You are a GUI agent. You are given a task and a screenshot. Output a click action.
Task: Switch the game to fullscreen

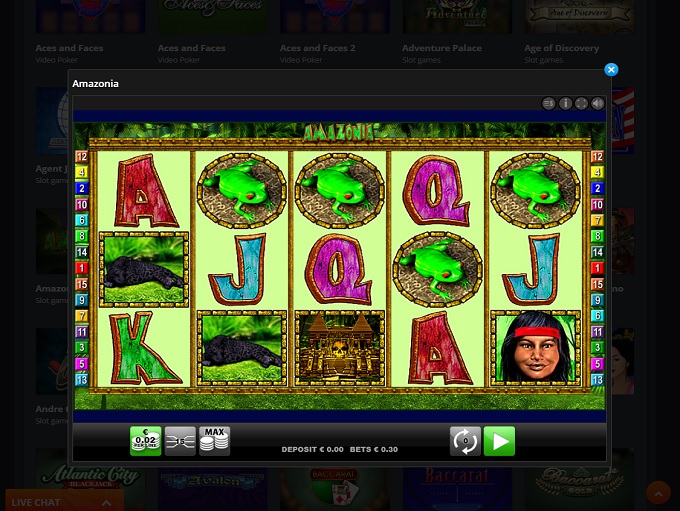[581, 103]
